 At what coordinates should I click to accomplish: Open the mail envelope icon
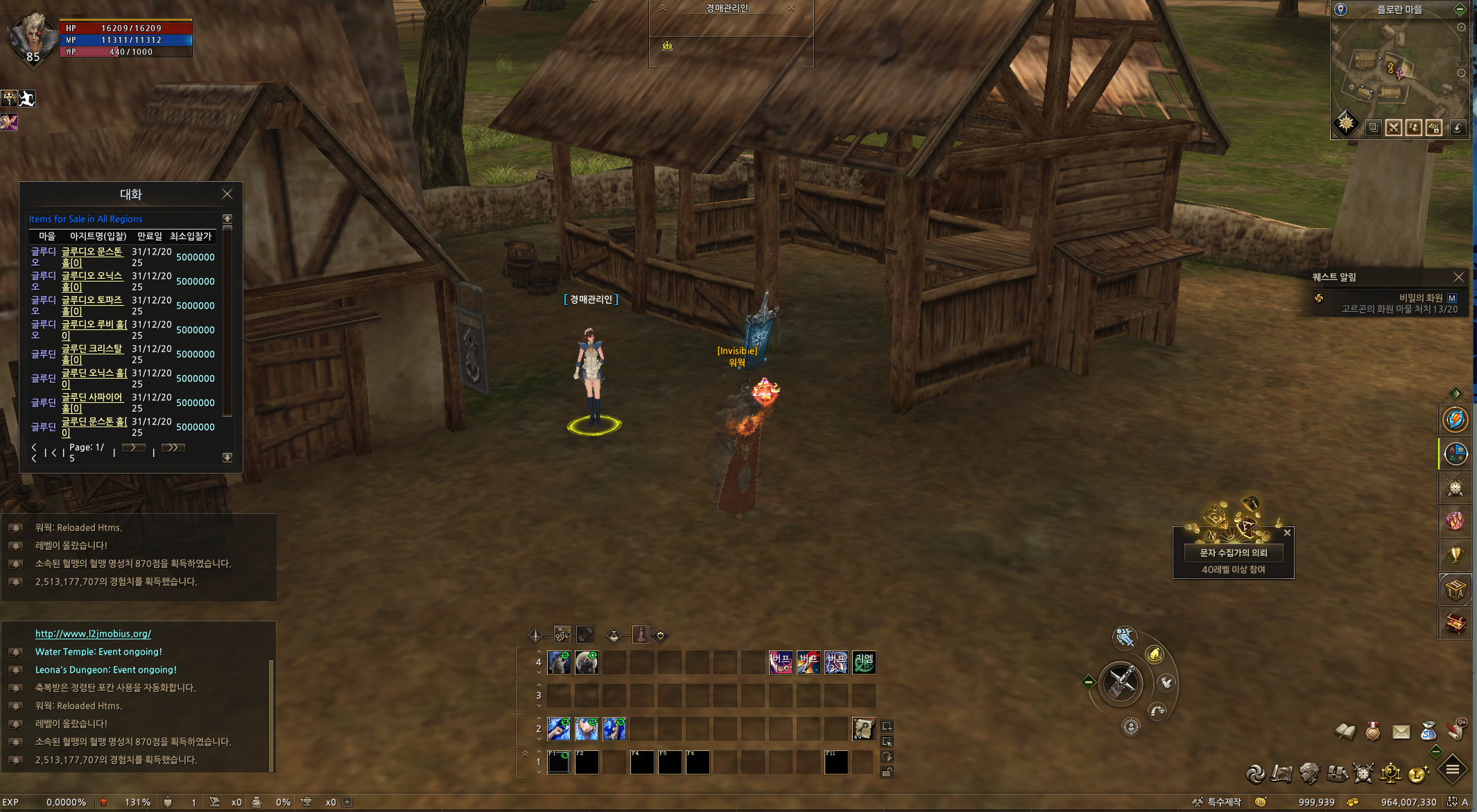[1401, 732]
